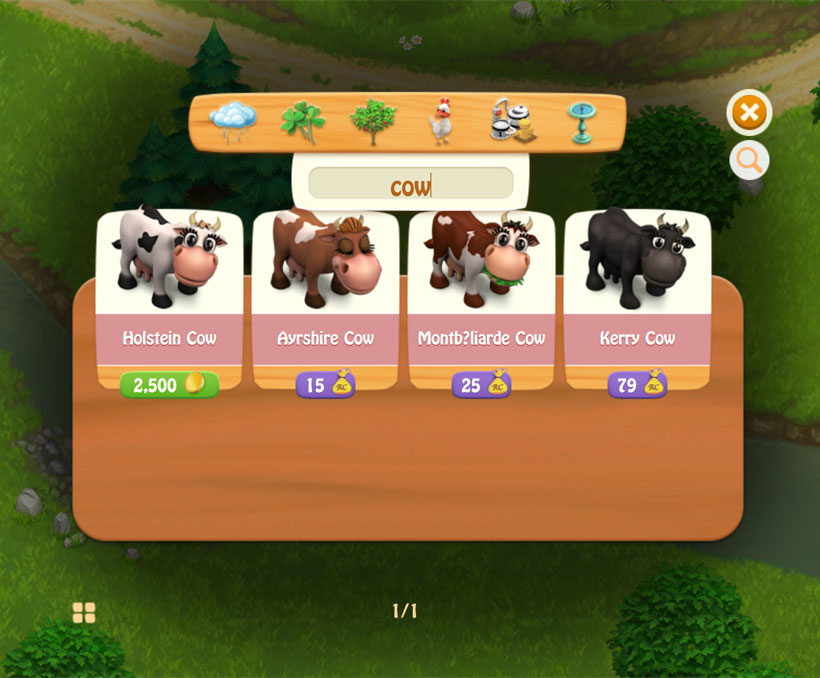
Task: Buy Montbéliarde Cow for 25 RC
Action: click(481, 385)
